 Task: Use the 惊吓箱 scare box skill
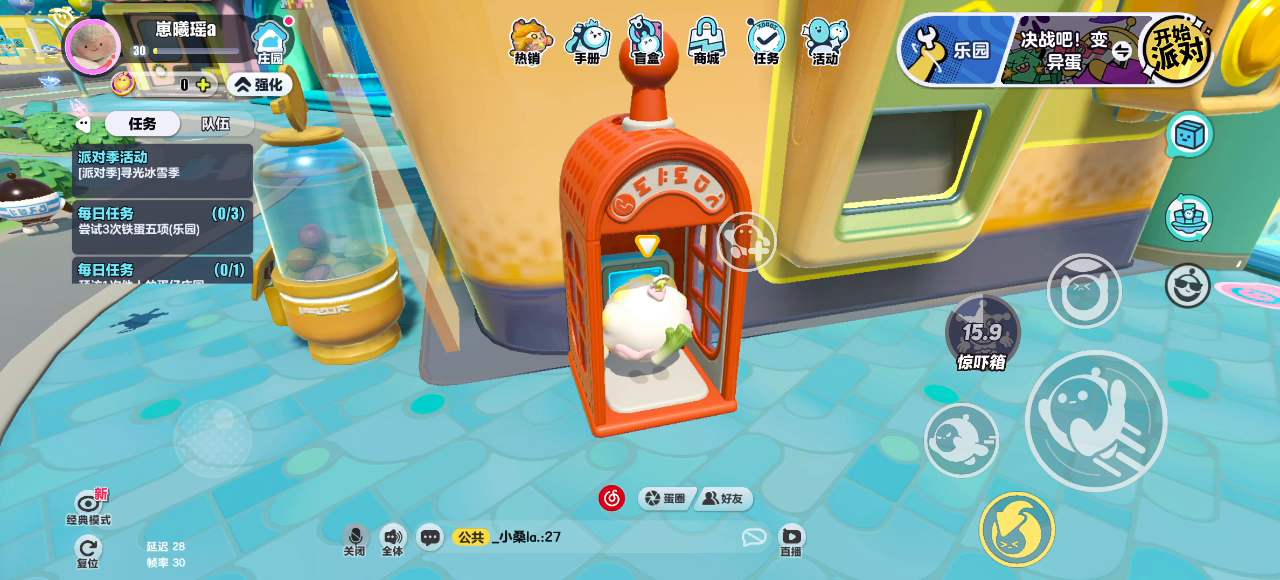[982, 334]
